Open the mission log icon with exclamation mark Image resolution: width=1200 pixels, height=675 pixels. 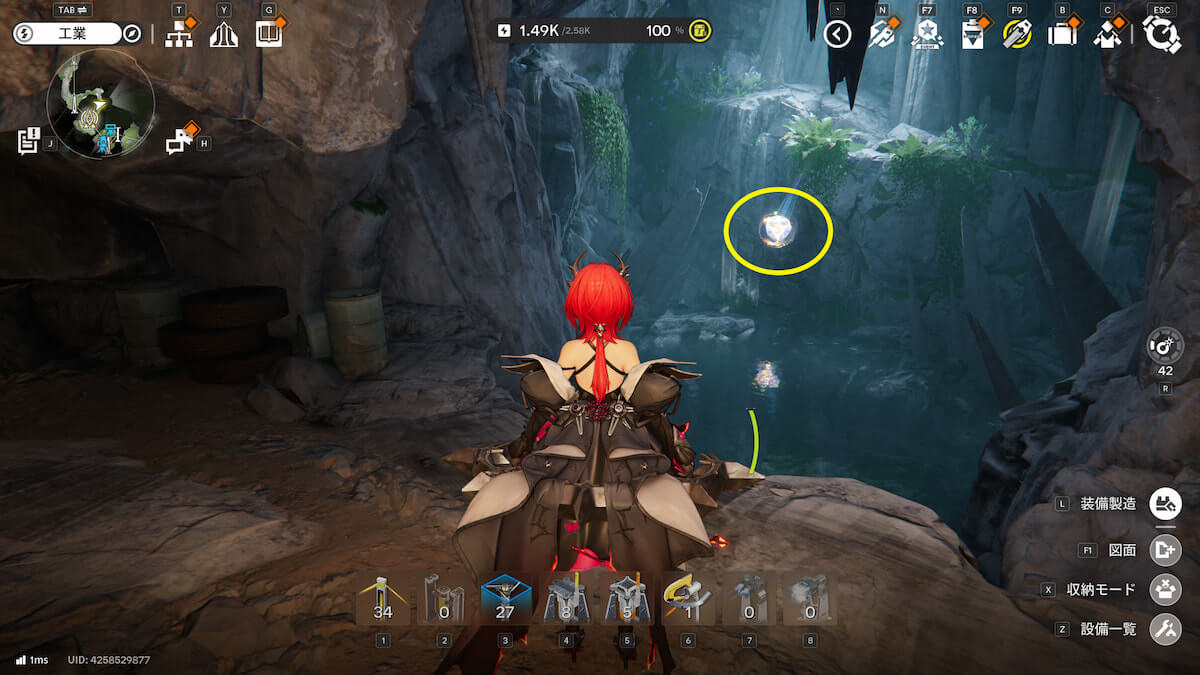(x=28, y=141)
